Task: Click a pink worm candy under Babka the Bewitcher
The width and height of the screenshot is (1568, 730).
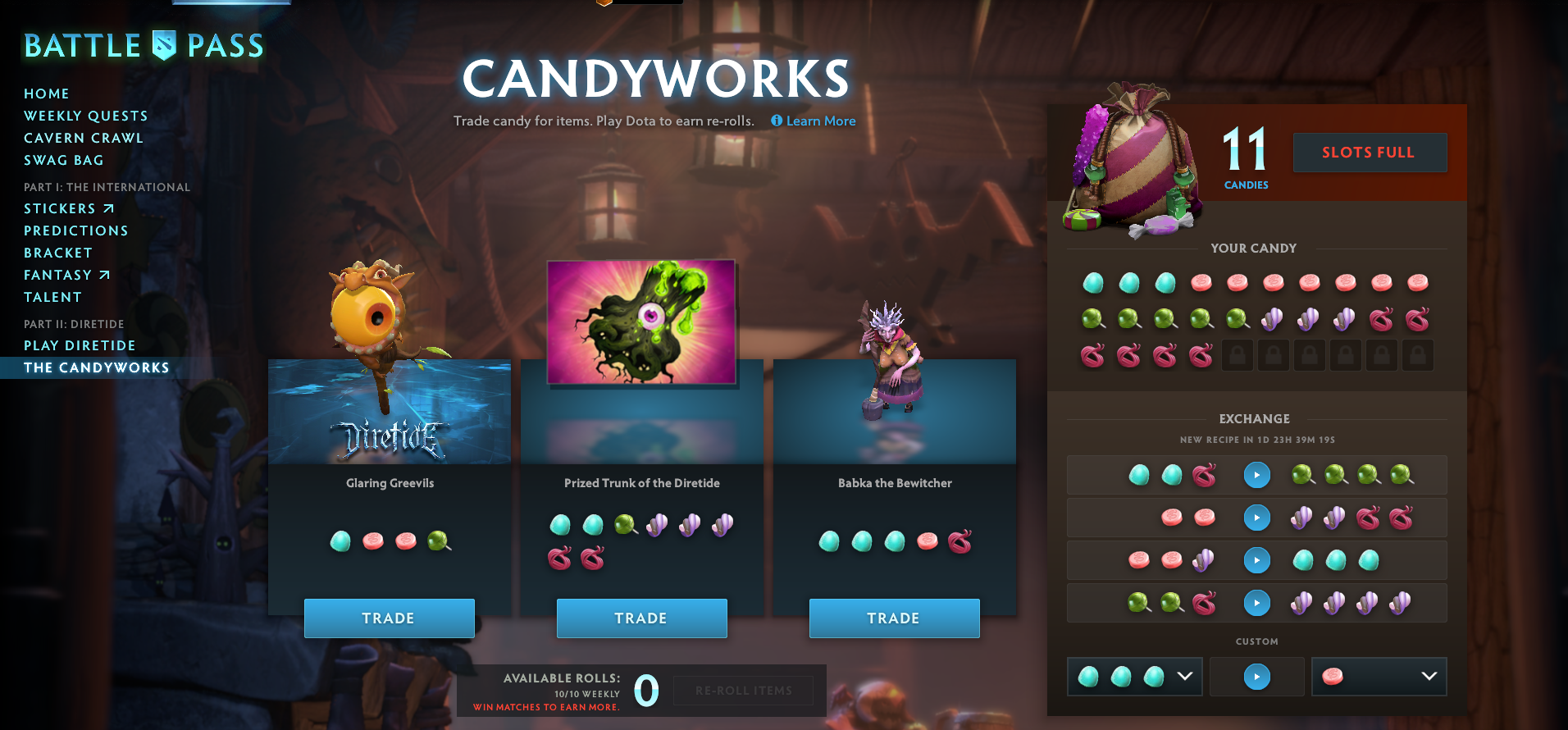Action: [x=958, y=541]
